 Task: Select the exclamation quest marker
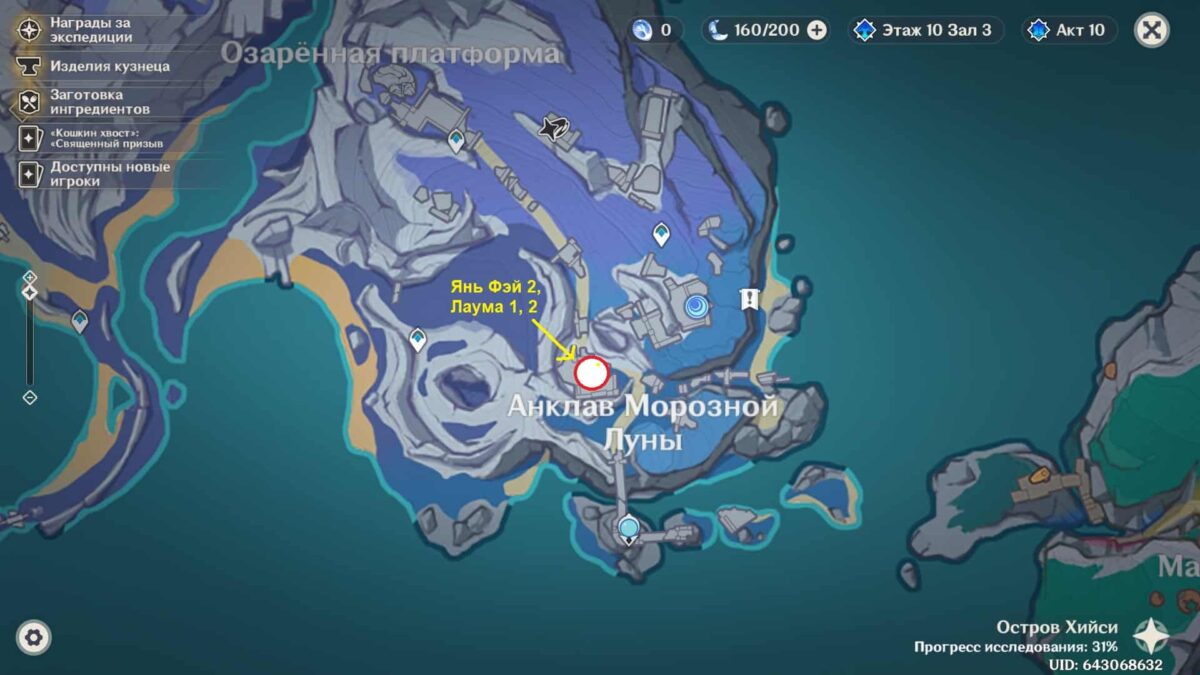coord(748,299)
